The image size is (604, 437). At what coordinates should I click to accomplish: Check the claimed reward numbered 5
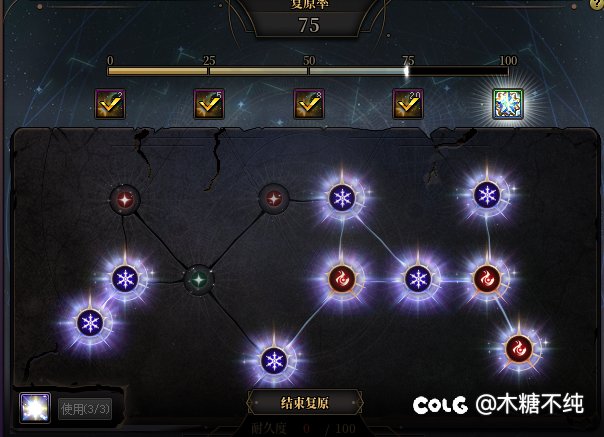coord(208,104)
